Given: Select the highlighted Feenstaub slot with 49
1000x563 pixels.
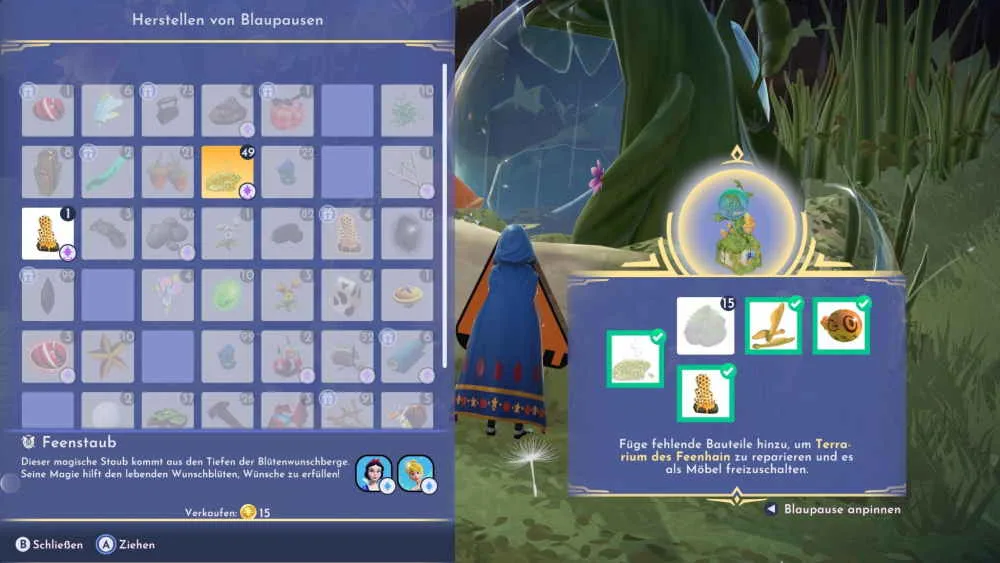Looking at the screenshot, I should pyautogui.click(x=227, y=172).
